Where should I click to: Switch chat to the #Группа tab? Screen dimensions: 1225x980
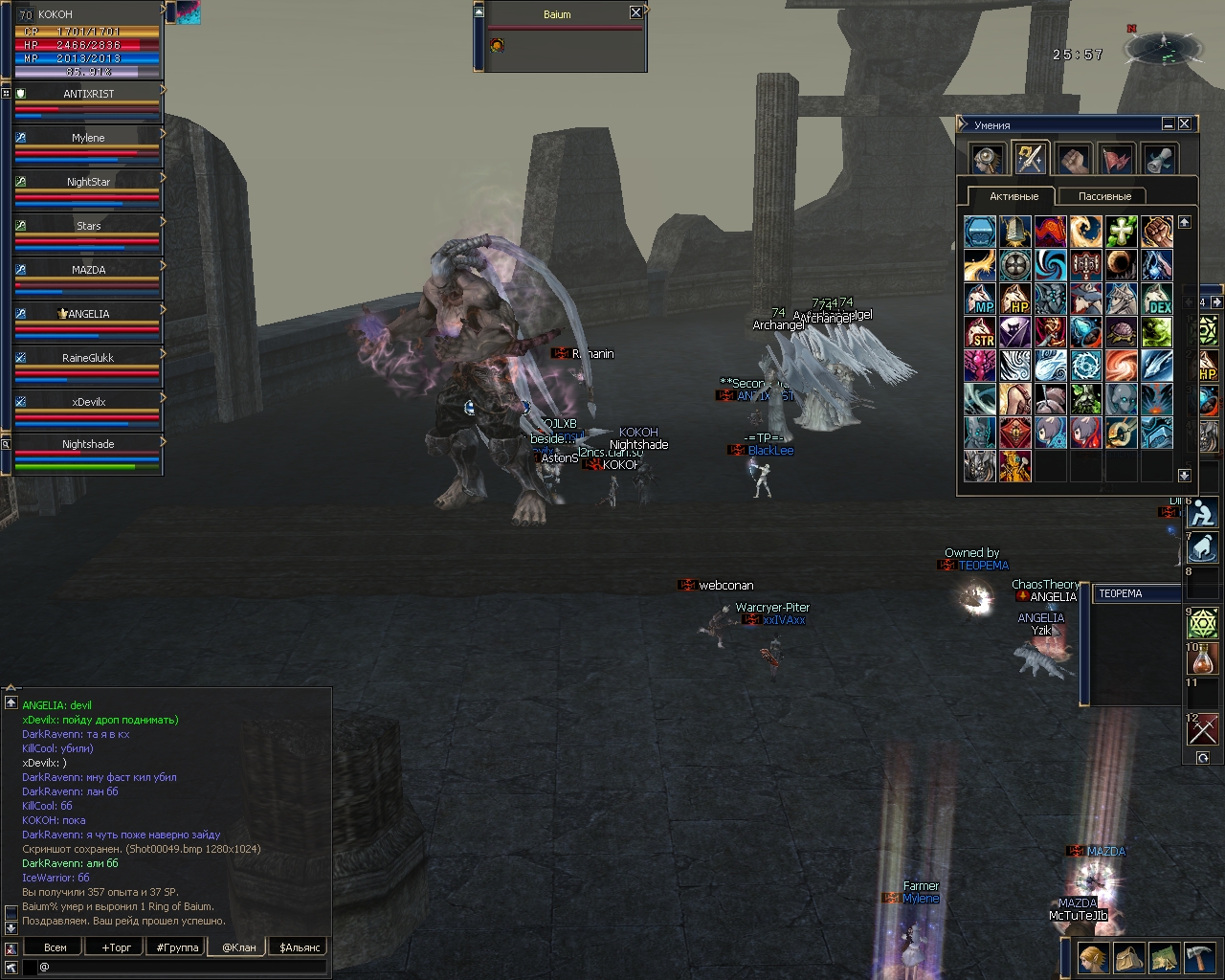[x=178, y=947]
